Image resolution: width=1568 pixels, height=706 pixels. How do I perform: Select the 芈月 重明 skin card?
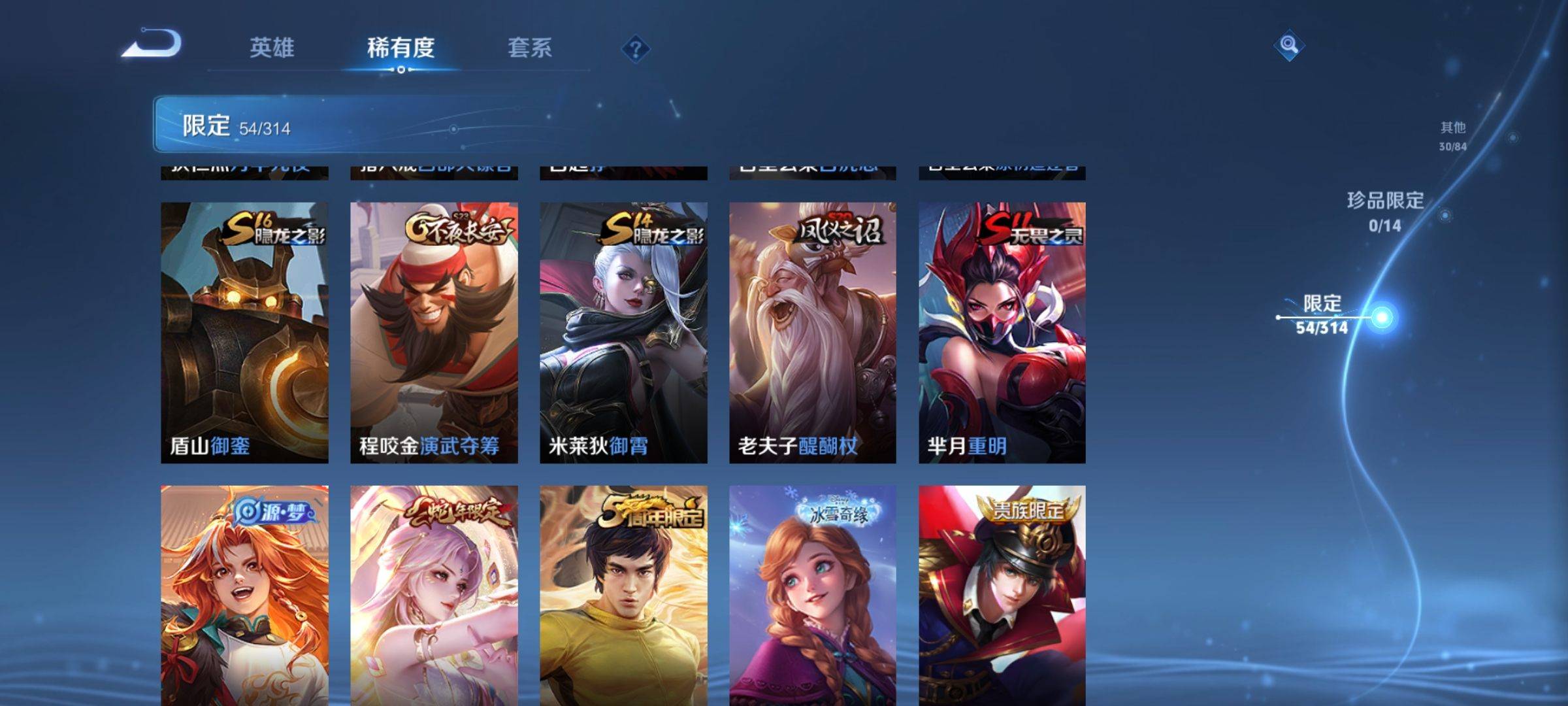click(1002, 332)
